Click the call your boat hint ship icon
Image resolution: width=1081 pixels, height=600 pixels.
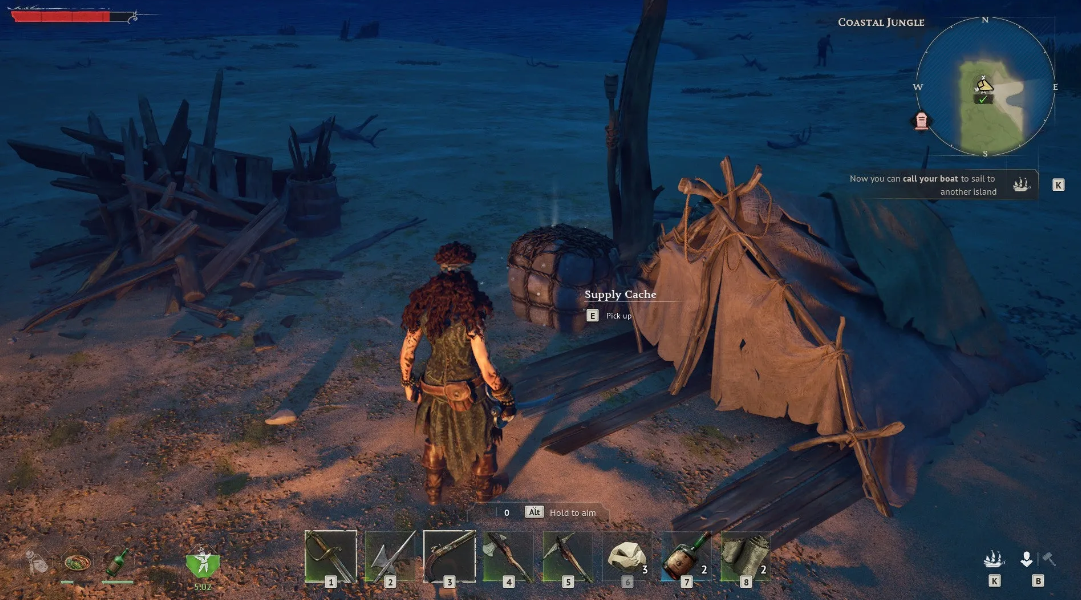(x=1021, y=185)
